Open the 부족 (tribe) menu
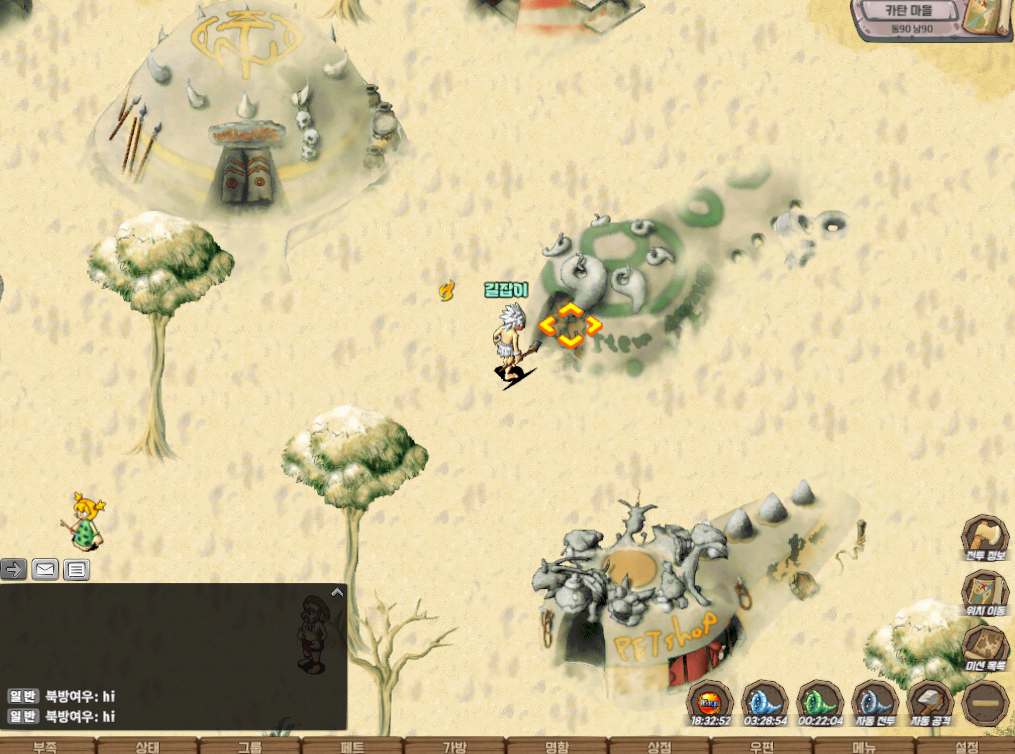This screenshot has width=1015, height=754. (x=46, y=746)
